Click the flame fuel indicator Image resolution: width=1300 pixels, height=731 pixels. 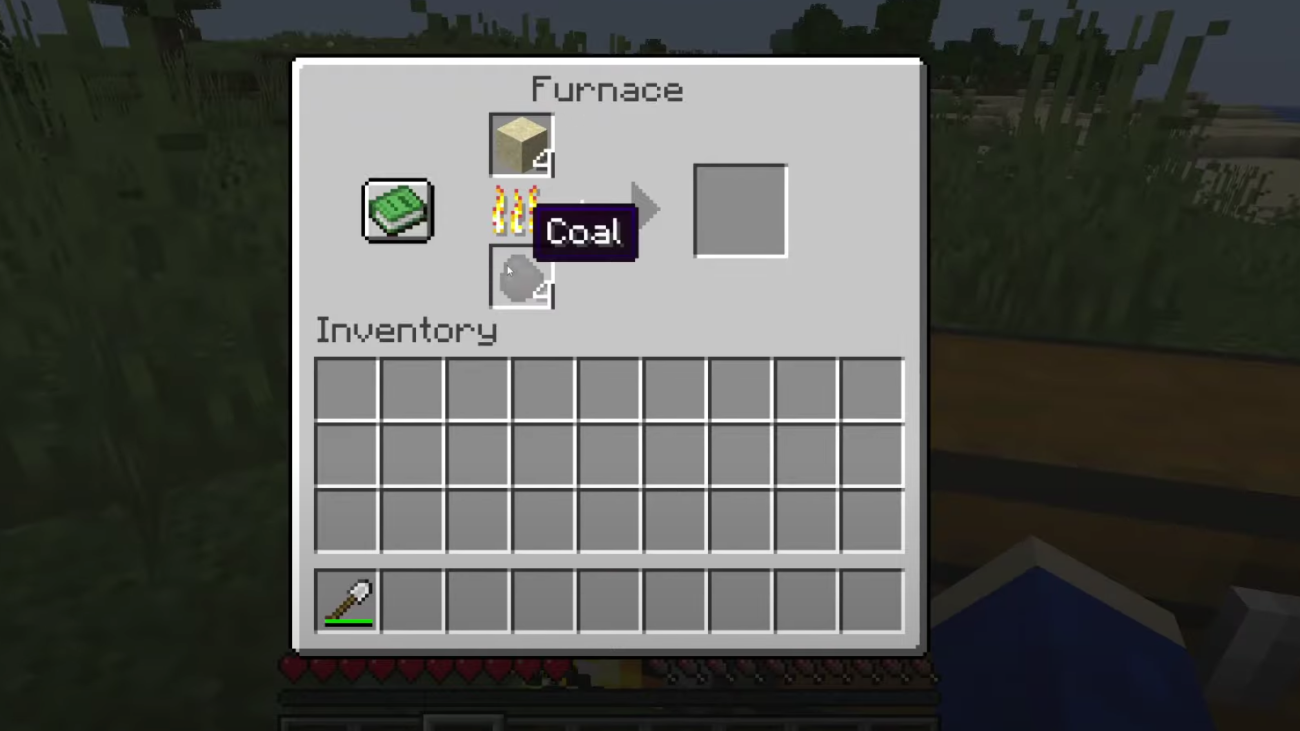coord(510,209)
